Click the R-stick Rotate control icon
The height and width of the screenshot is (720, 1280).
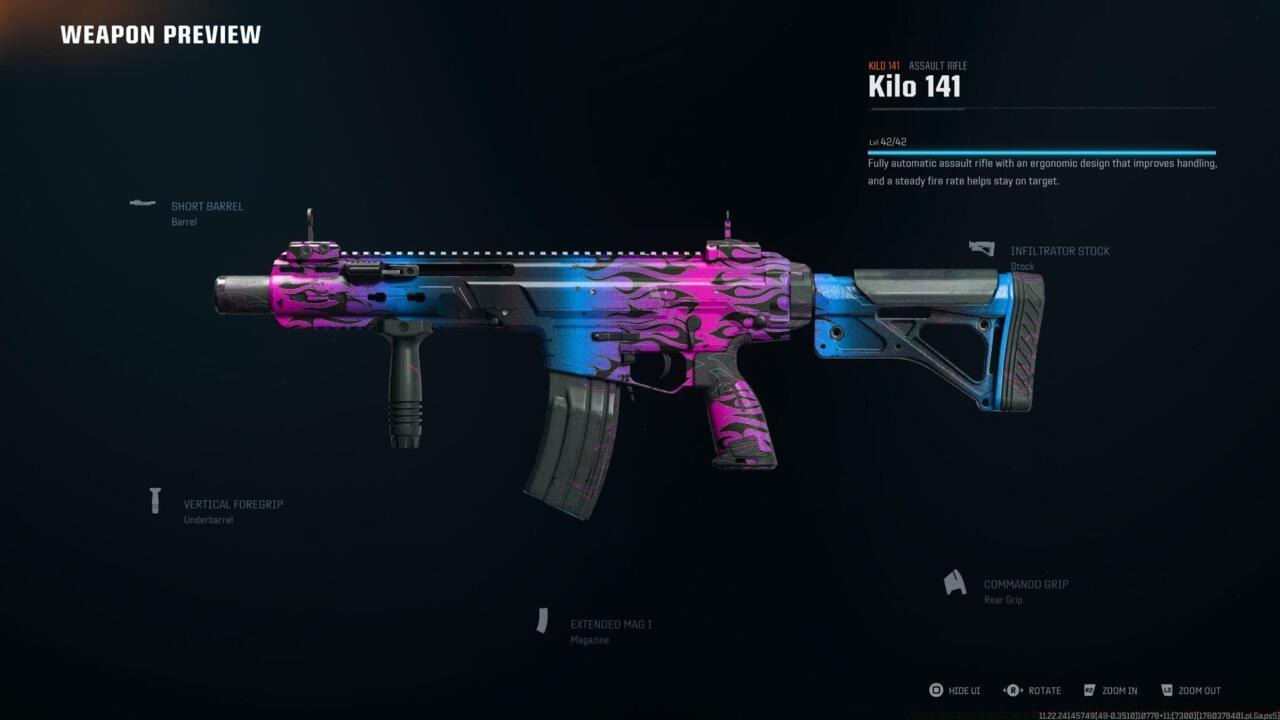(1012, 690)
